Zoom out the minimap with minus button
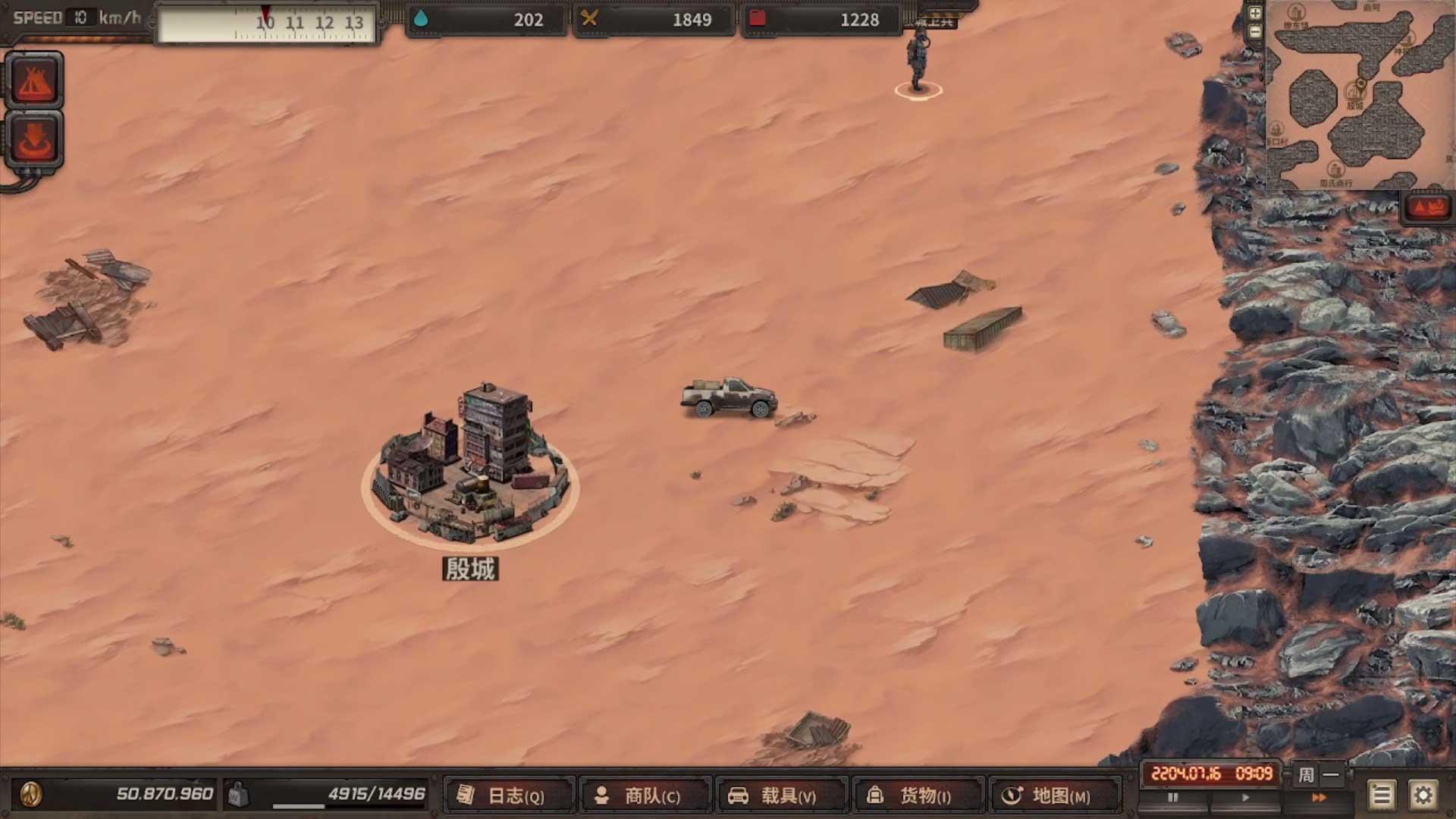 pos(1255,32)
